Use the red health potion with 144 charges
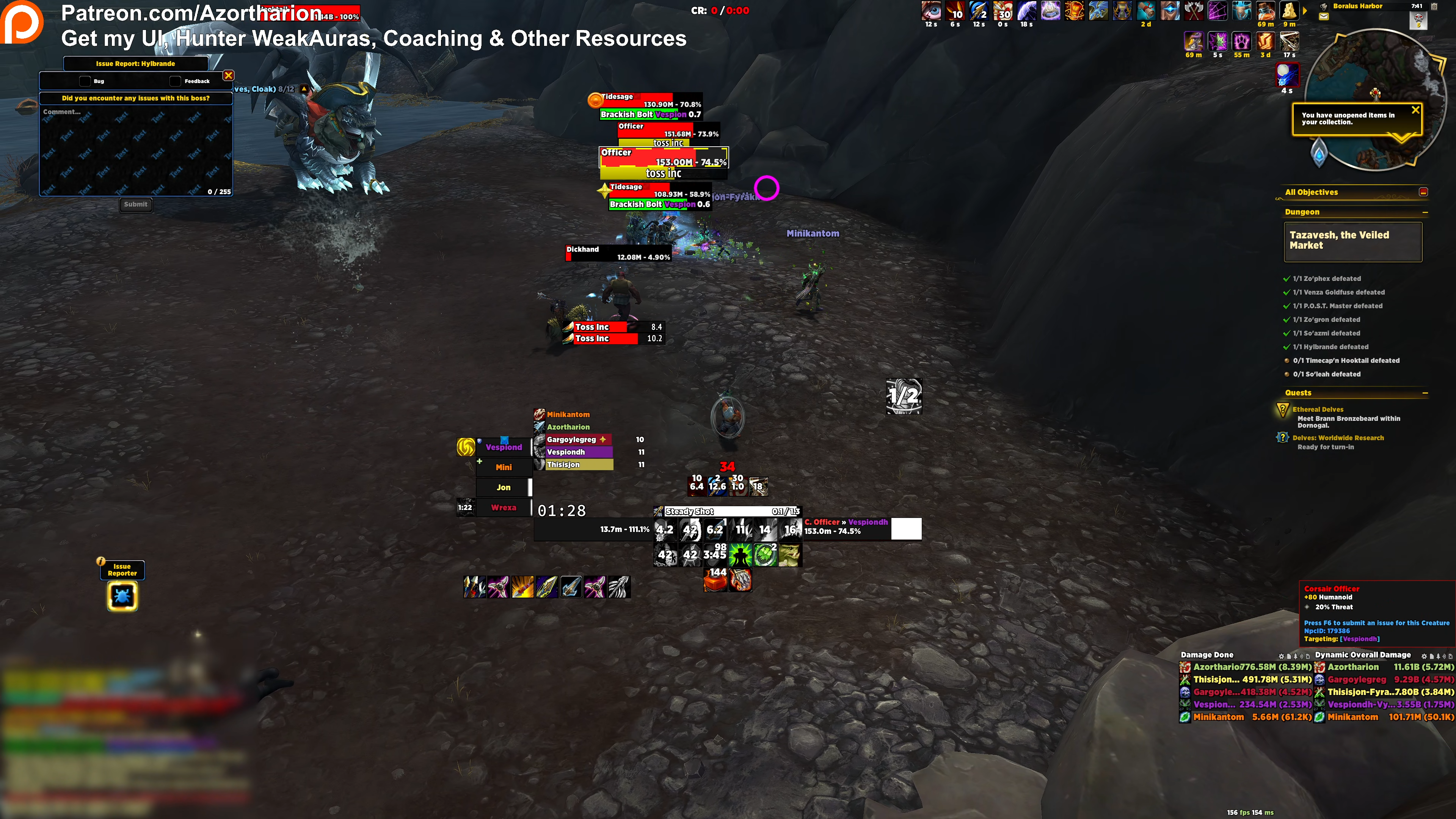The height and width of the screenshot is (819, 1456). [715, 580]
